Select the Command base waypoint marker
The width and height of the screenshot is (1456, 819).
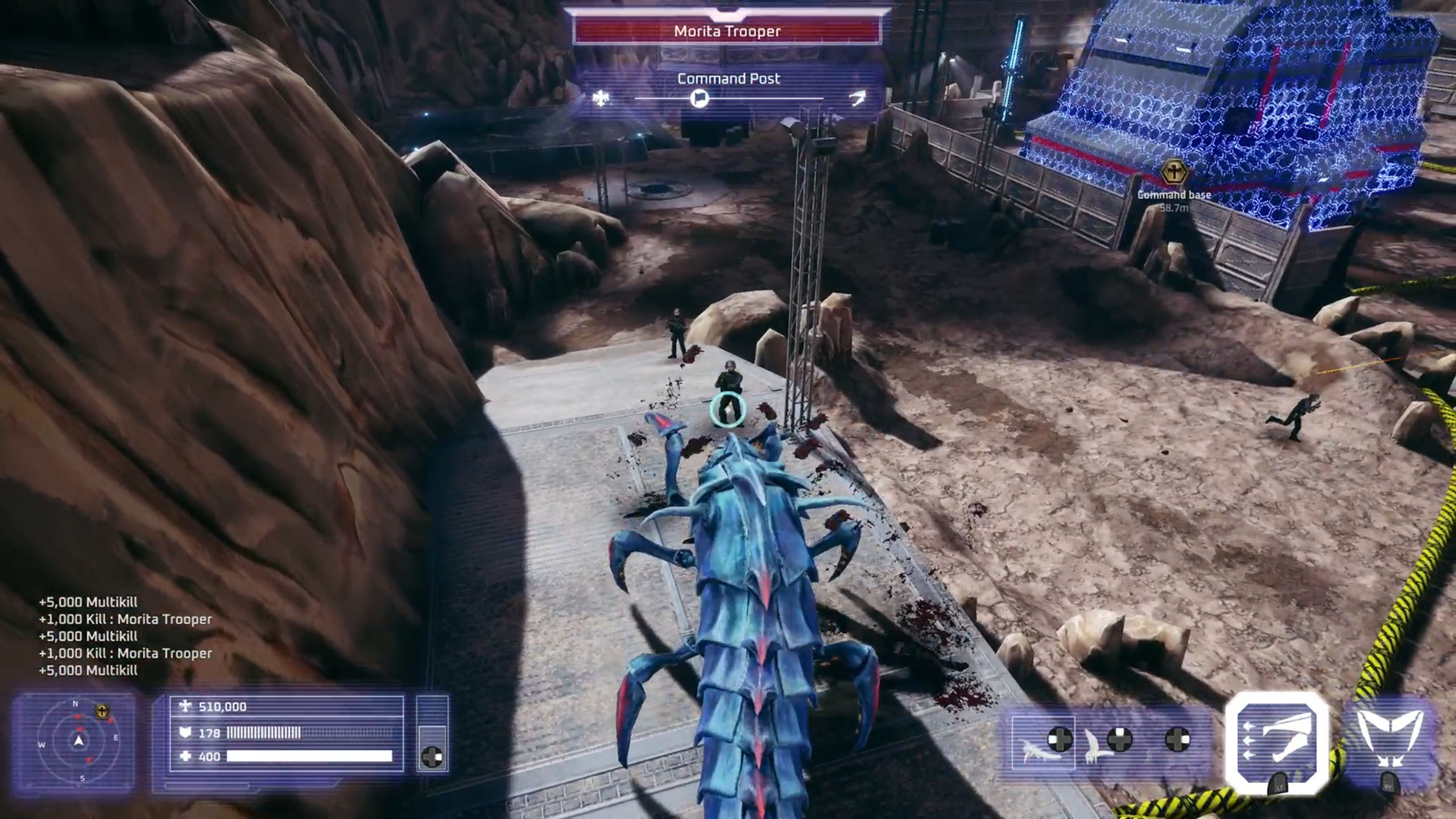tap(1173, 171)
